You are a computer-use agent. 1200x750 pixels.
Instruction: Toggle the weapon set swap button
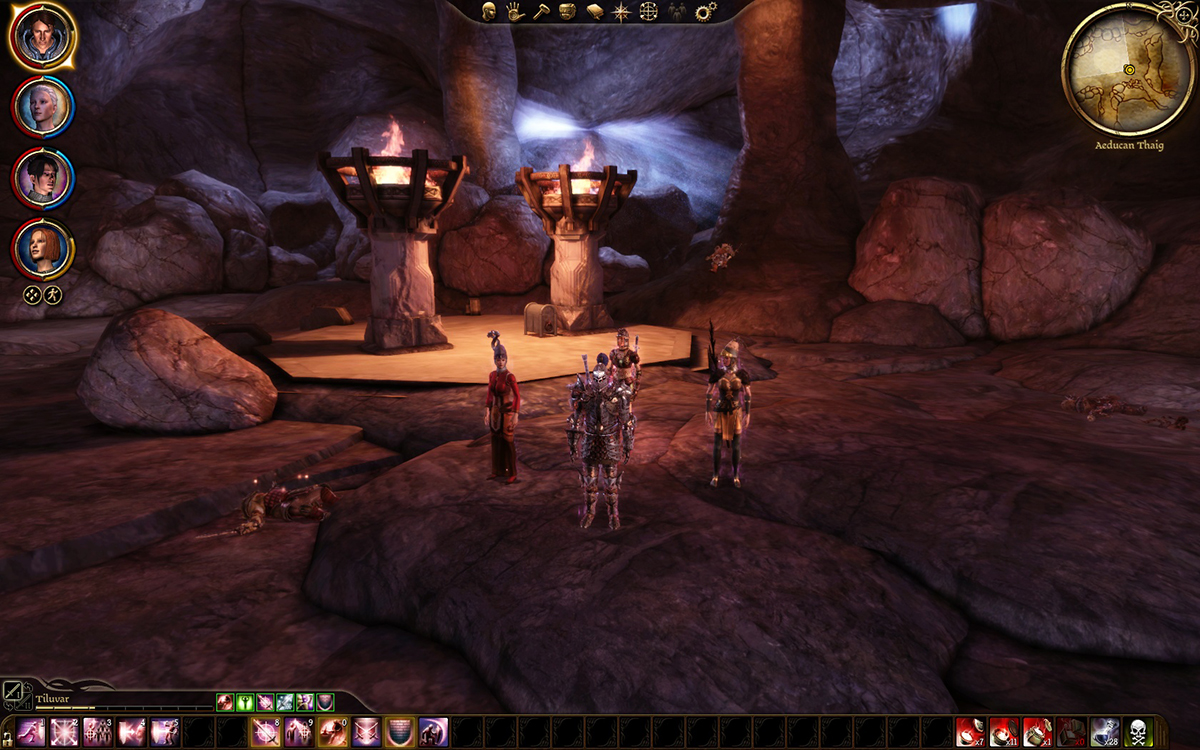pyautogui.click(x=15, y=693)
